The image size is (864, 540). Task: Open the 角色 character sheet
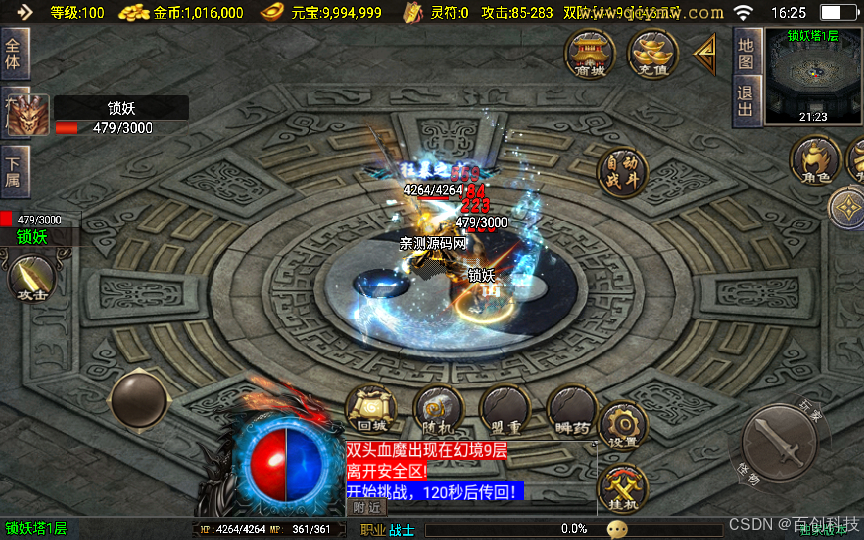coord(815,162)
